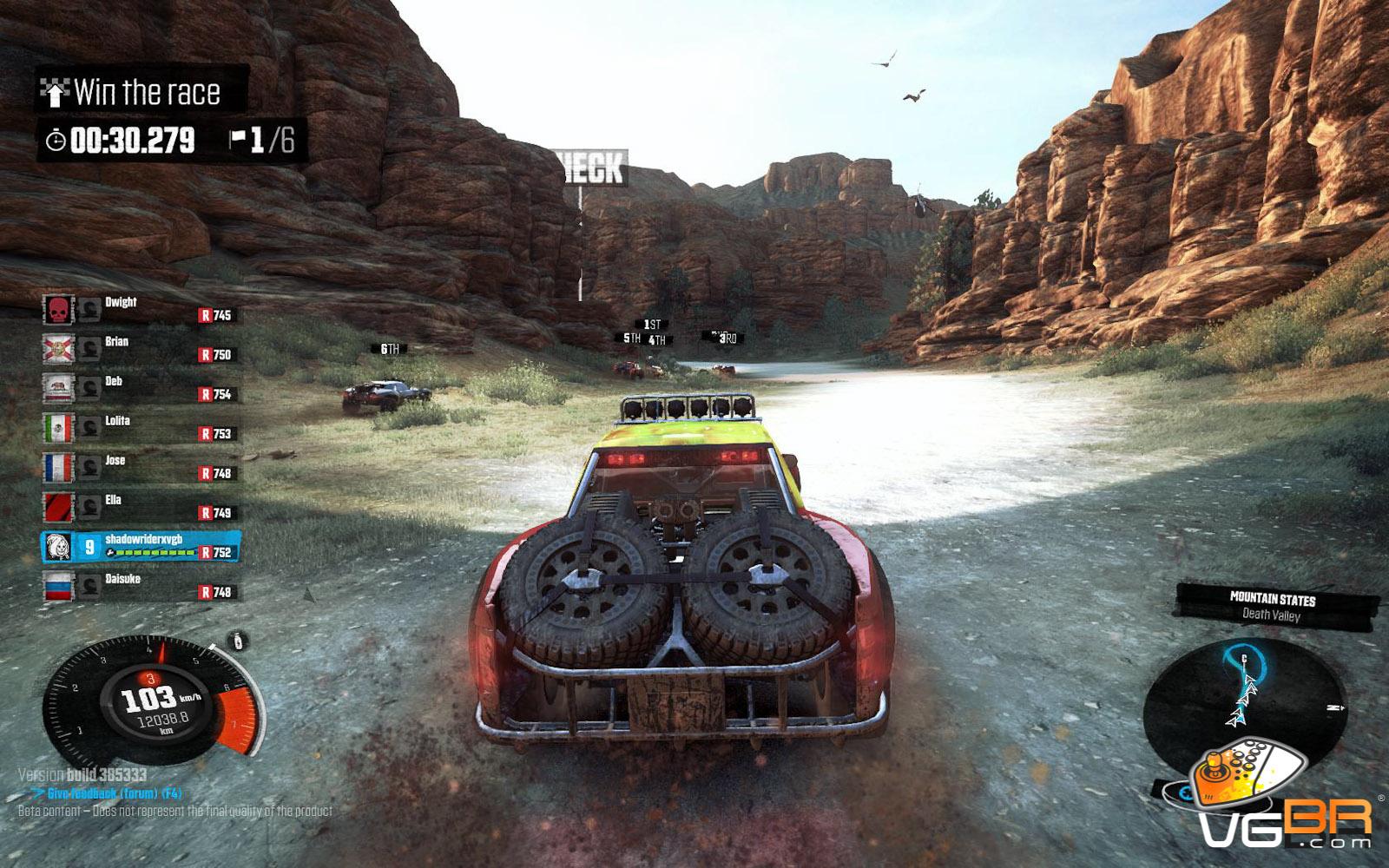The image size is (1389, 868).
Task: Select Ella's row in the leaderboard
Action: point(139,506)
